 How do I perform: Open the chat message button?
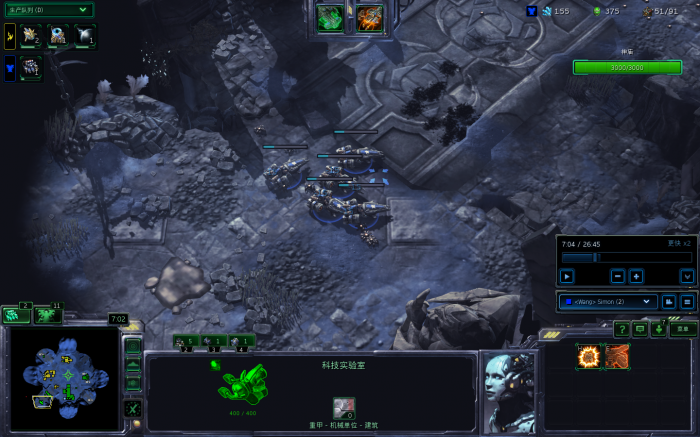(x=640, y=329)
